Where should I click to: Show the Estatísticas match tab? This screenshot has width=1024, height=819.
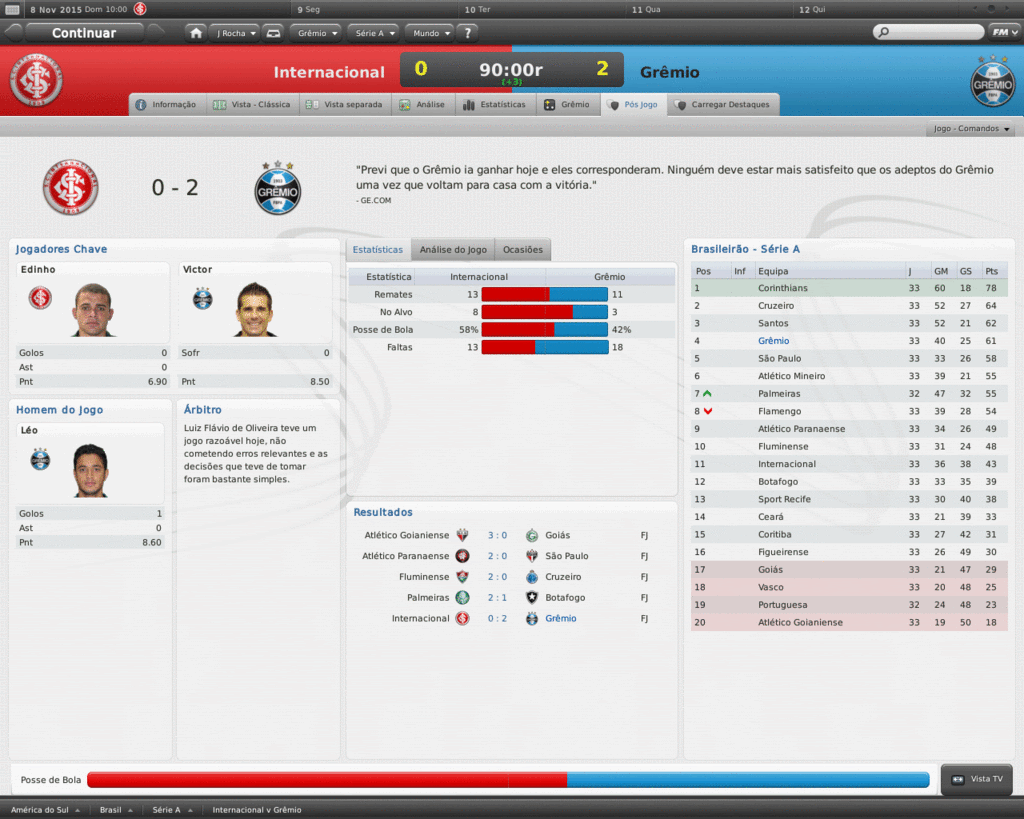tap(494, 104)
